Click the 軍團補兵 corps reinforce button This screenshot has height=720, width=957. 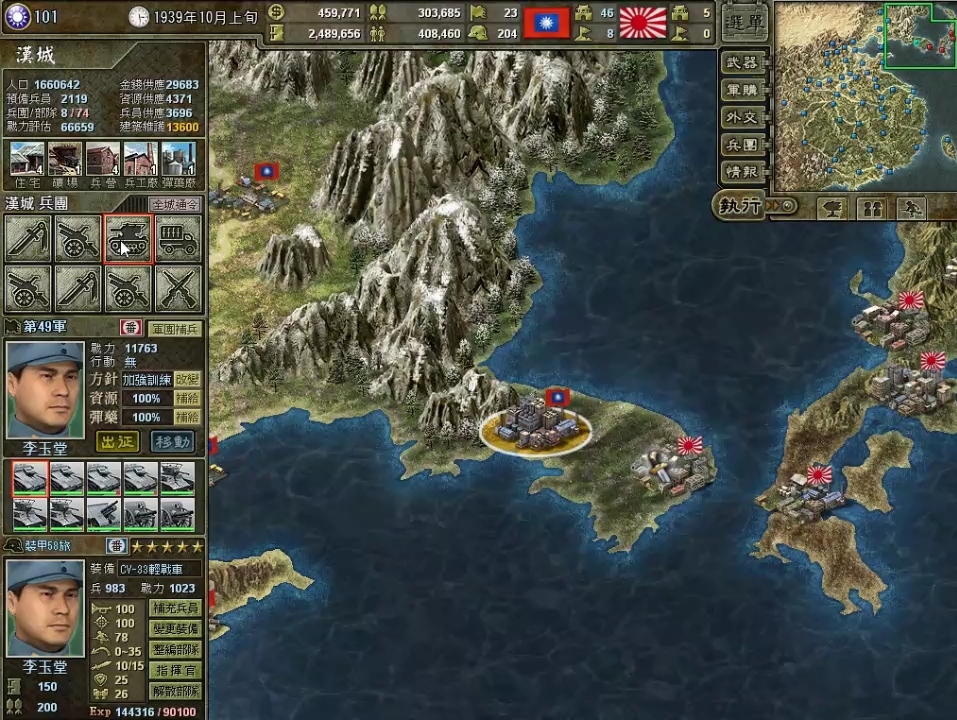[x=175, y=328]
